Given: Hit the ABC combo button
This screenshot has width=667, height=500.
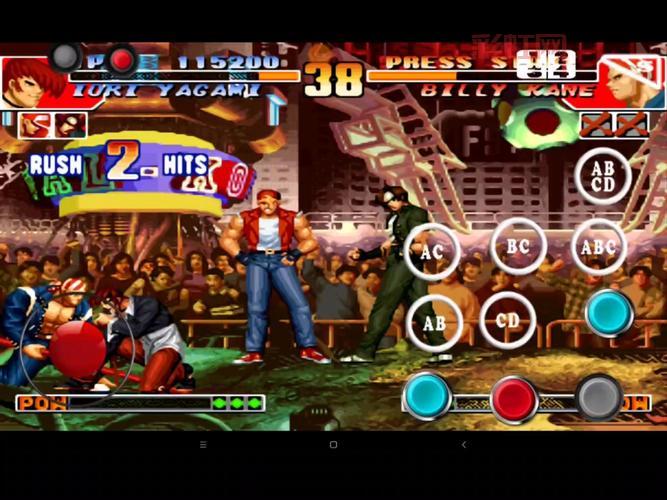Looking at the screenshot, I should point(599,247).
